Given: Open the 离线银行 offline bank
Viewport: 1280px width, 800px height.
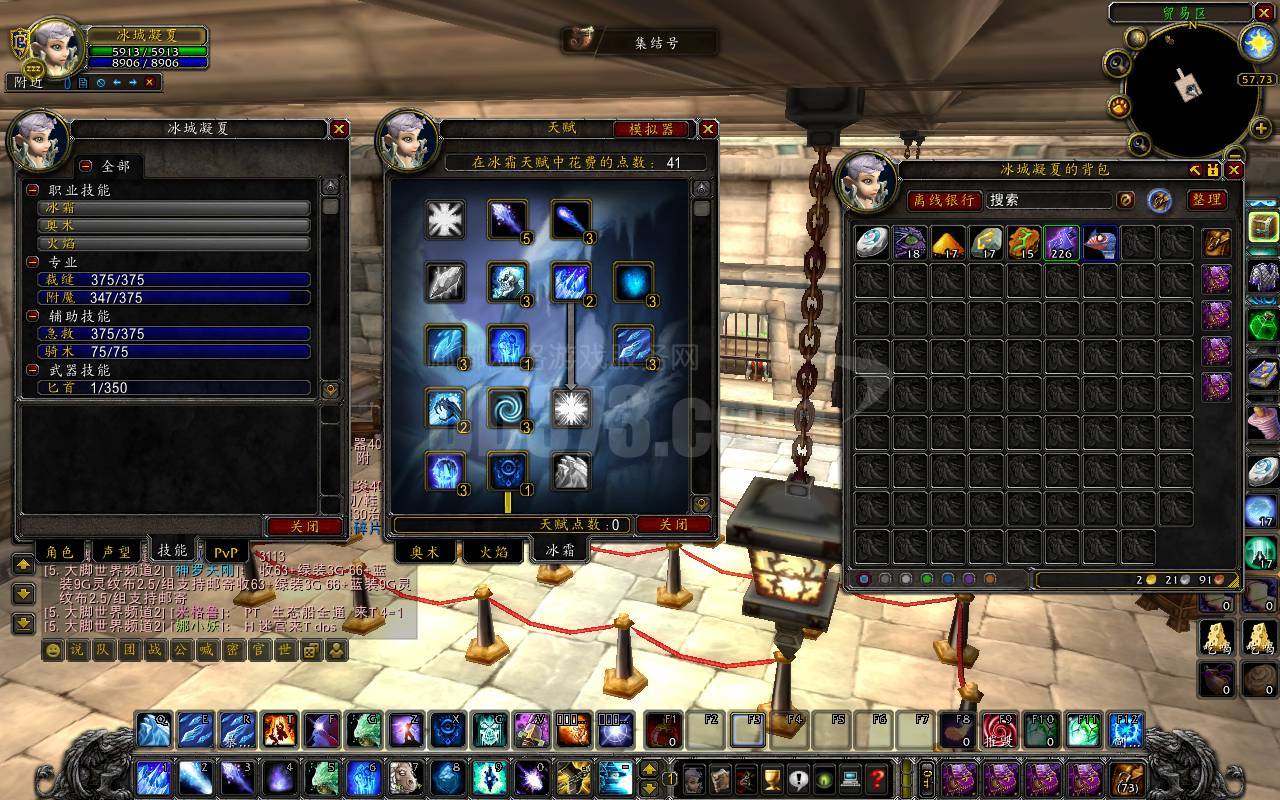Looking at the screenshot, I should (944, 200).
